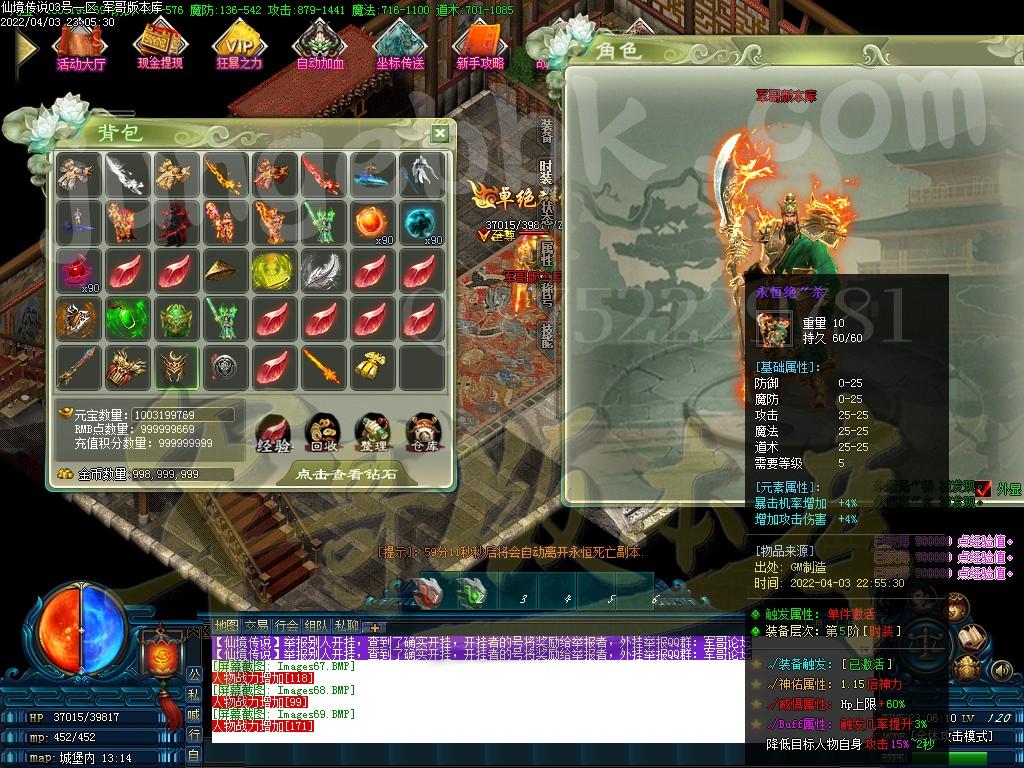
Task: Open the 仓库 warehouse
Action: [421, 432]
